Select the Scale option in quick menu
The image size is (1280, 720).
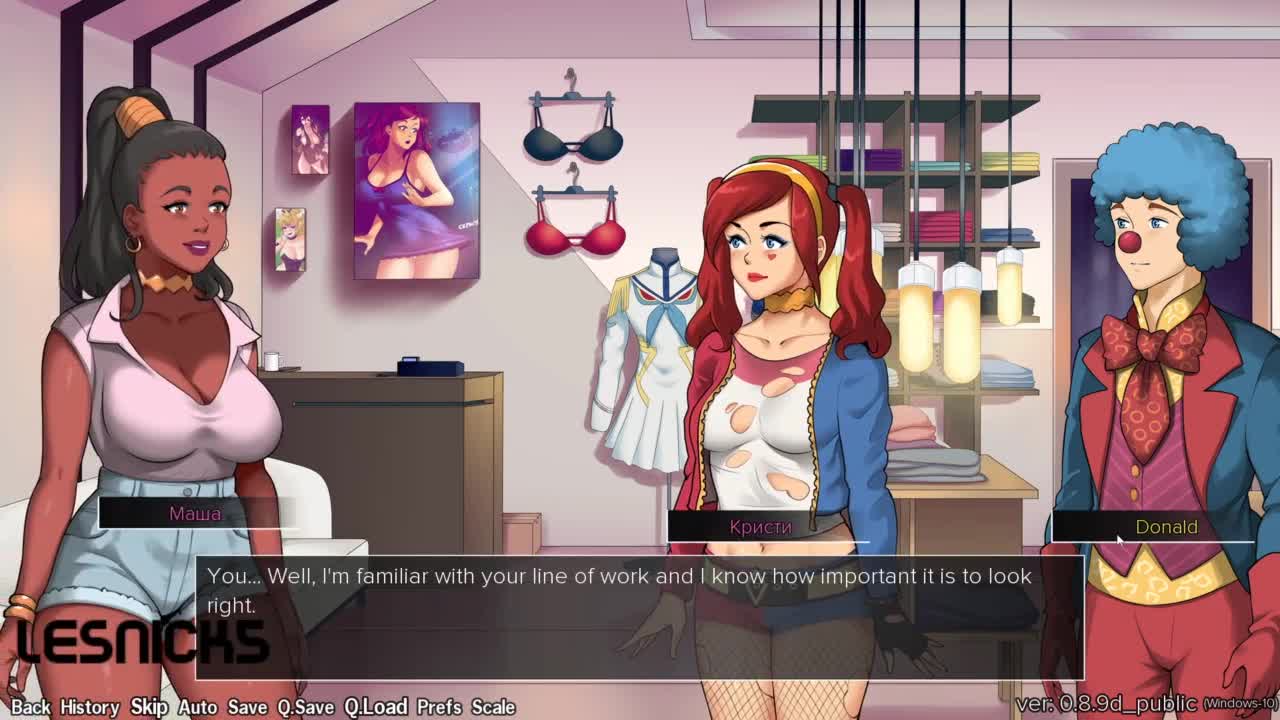coord(493,707)
